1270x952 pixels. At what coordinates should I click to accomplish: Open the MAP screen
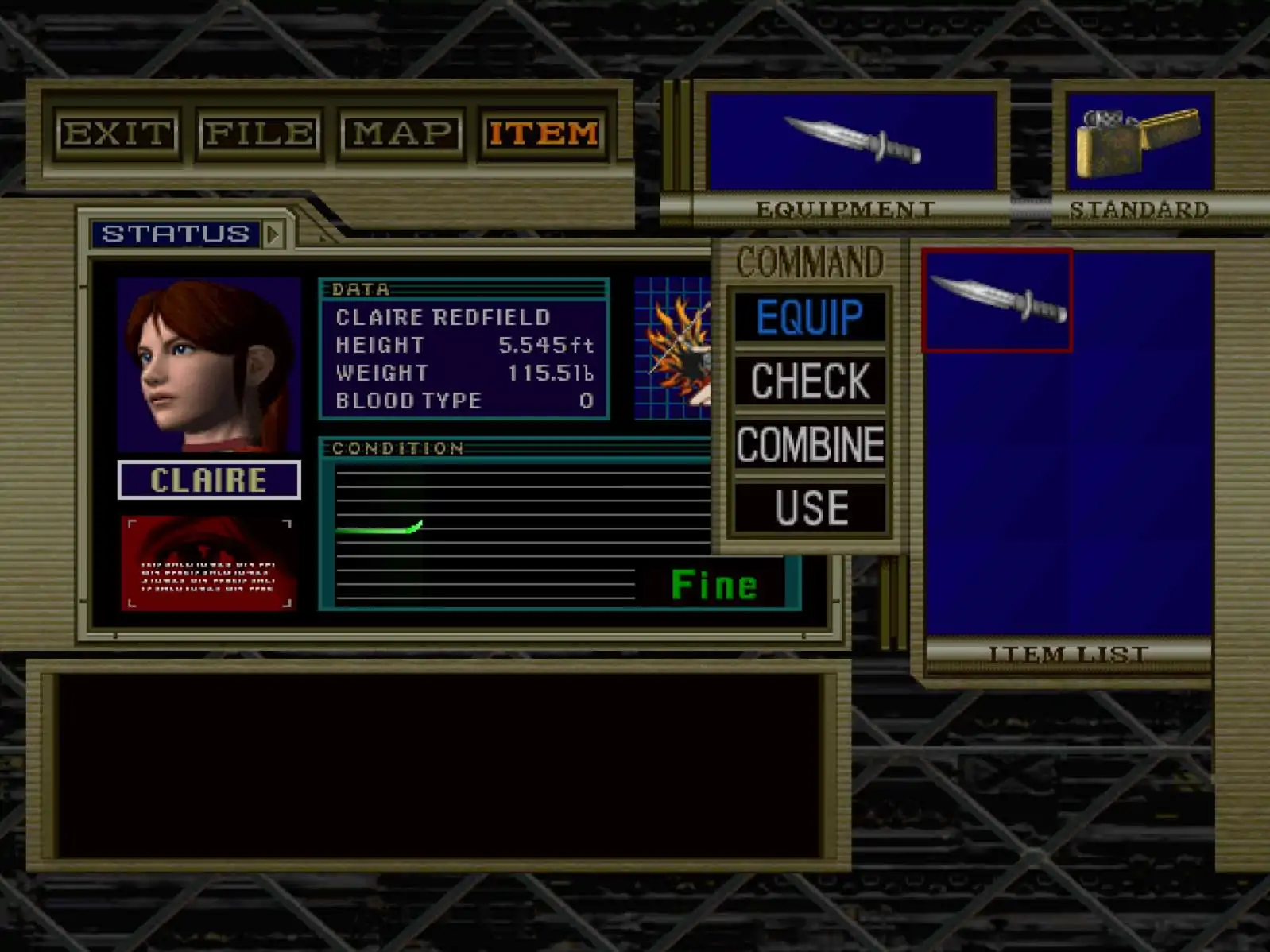point(401,134)
